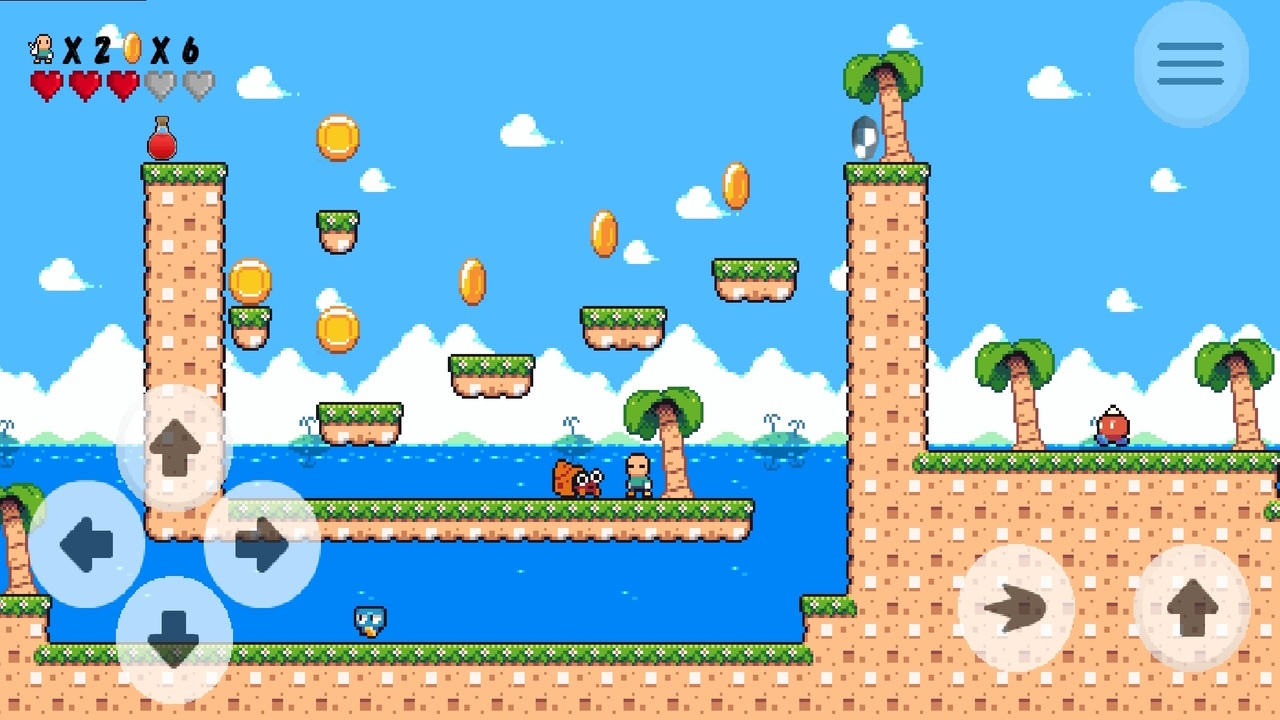Click the blue bird in the water pit
This screenshot has height=720, width=1280.
pyautogui.click(x=368, y=620)
